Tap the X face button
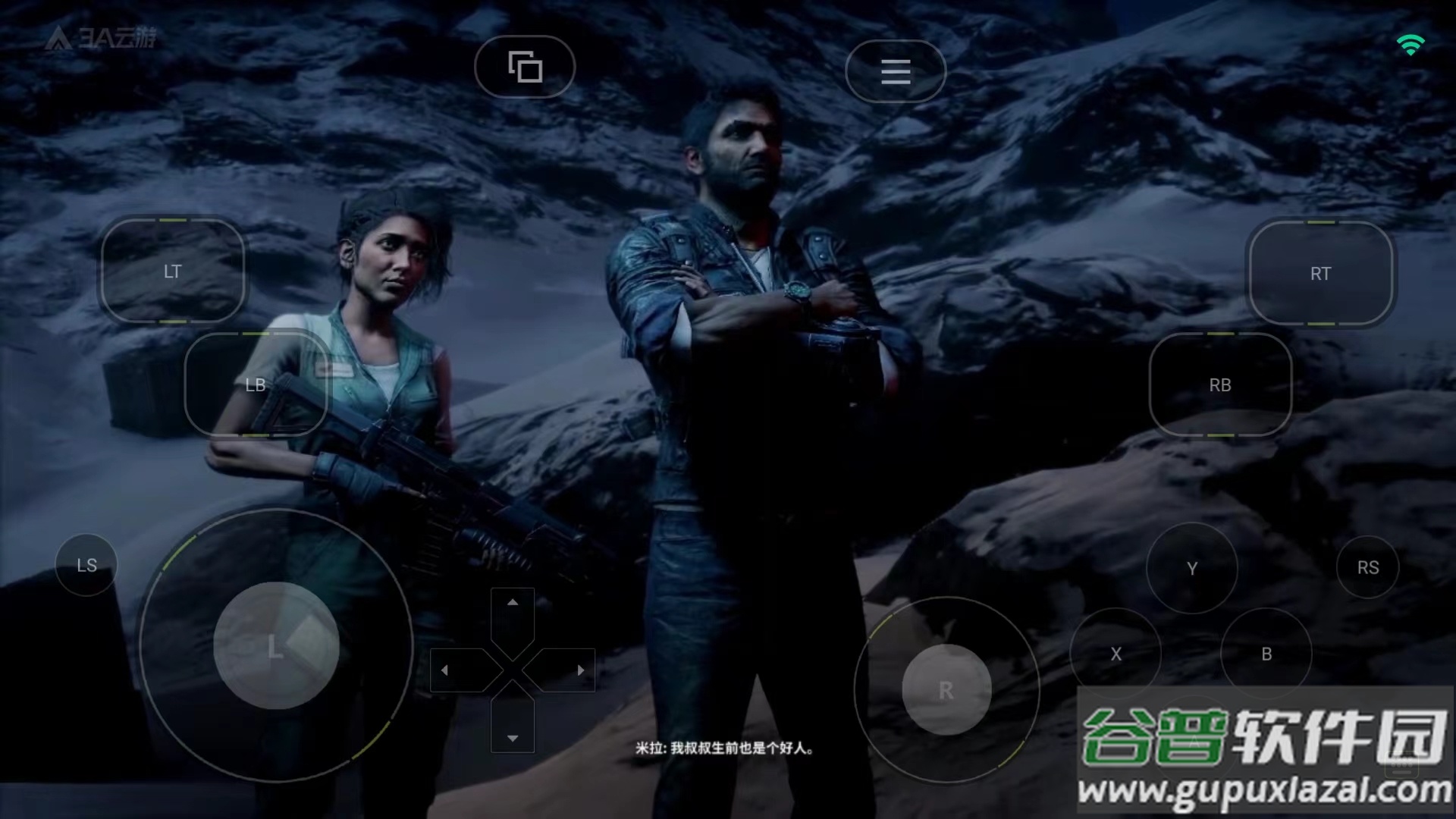This screenshot has height=819, width=1456. point(1116,654)
